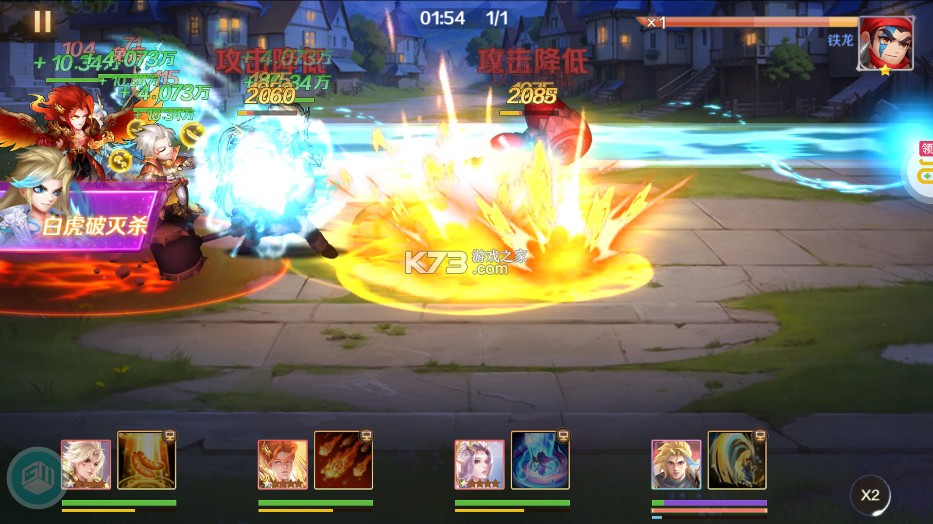The width and height of the screenshot is (933, 524).
Task: Trigger the golden tiger slash skill
Action: tap(737, 460)
